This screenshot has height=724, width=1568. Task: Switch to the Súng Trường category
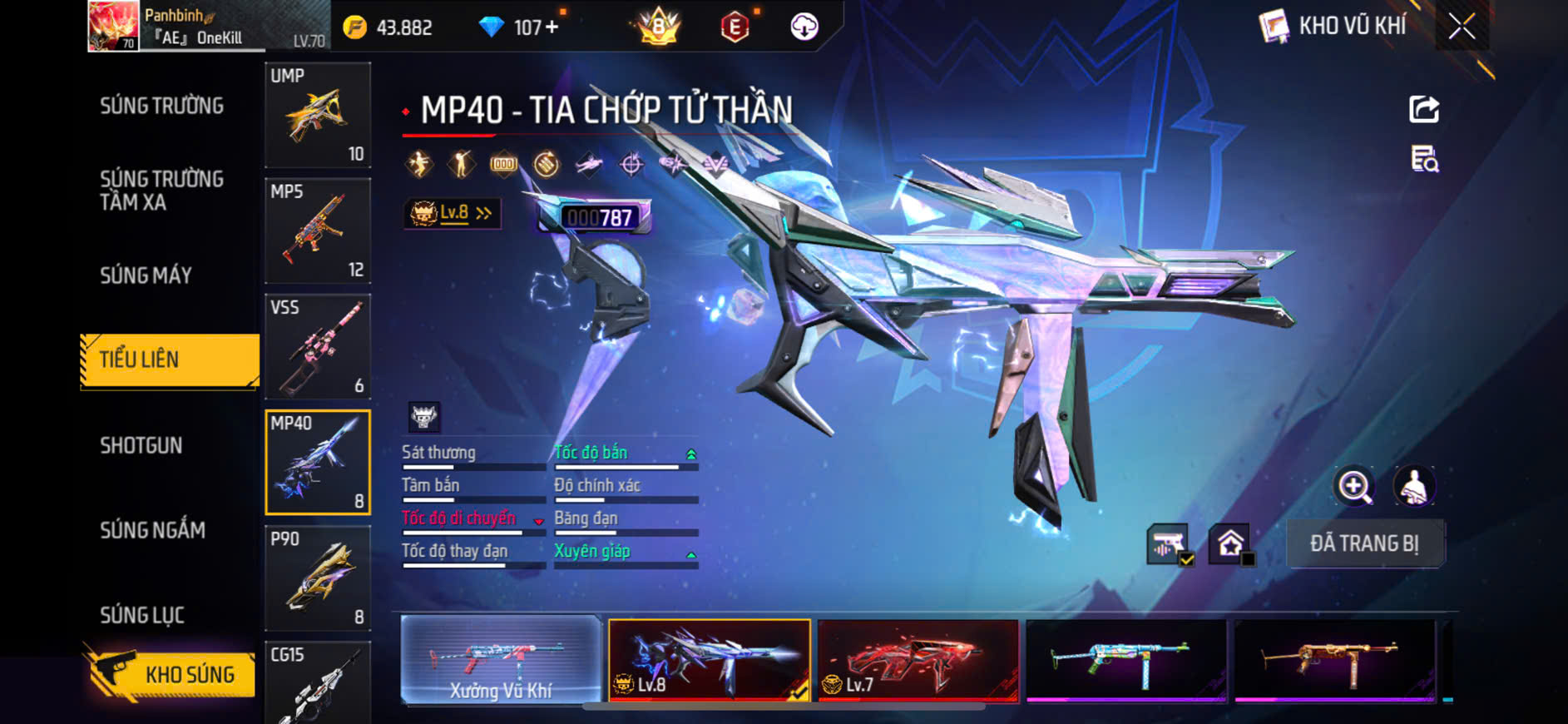point(162,106)
